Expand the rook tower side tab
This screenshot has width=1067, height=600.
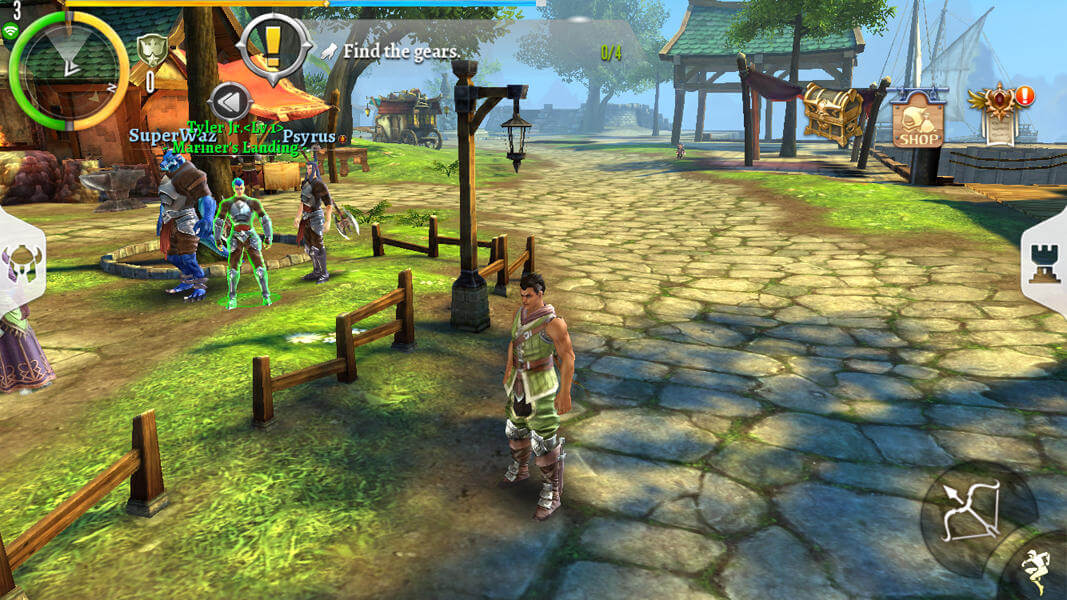(x=1045, y=261)
